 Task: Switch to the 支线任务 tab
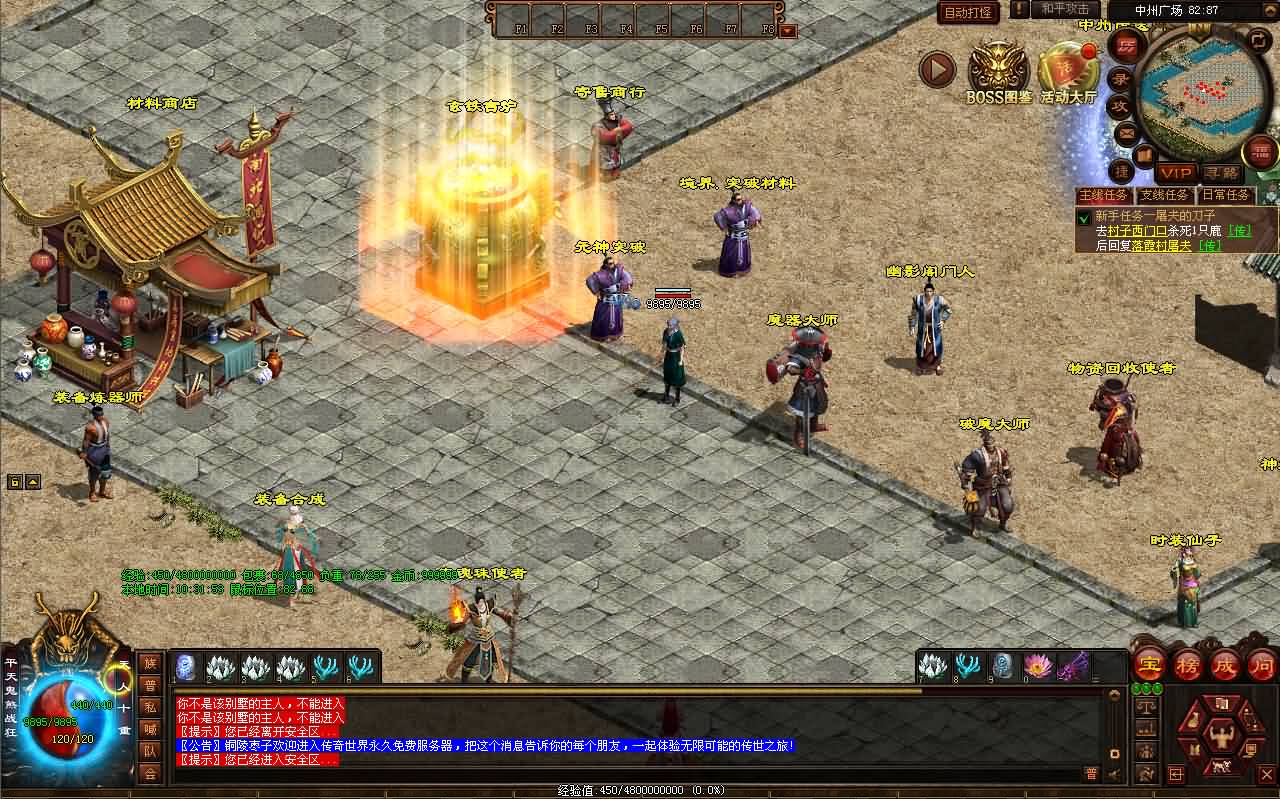[1164, 194]
